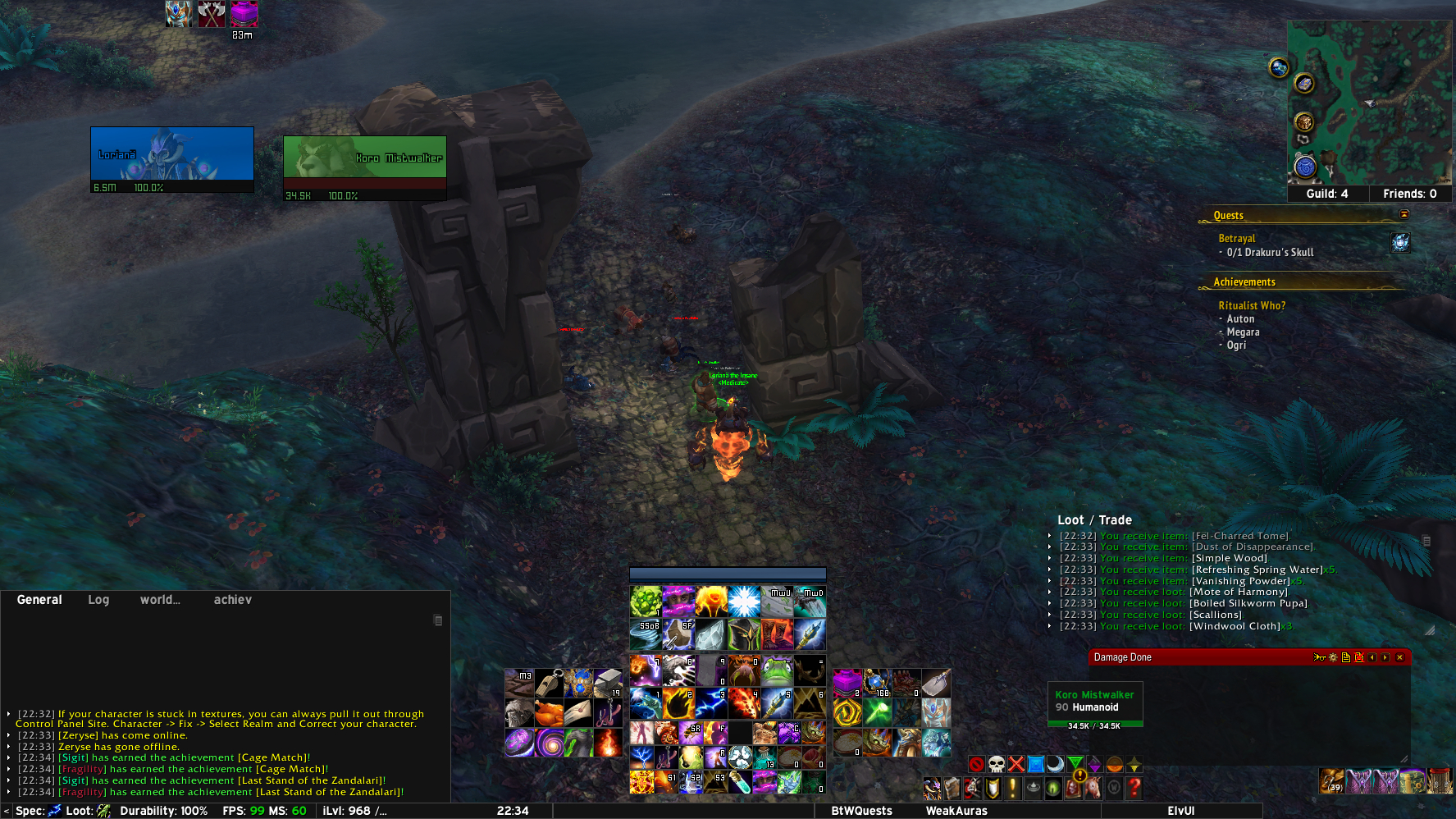The height and width of the screenshot is (819, 1456).
Task: Use the Betrayal quest item icon
Action: point(1400,242)
